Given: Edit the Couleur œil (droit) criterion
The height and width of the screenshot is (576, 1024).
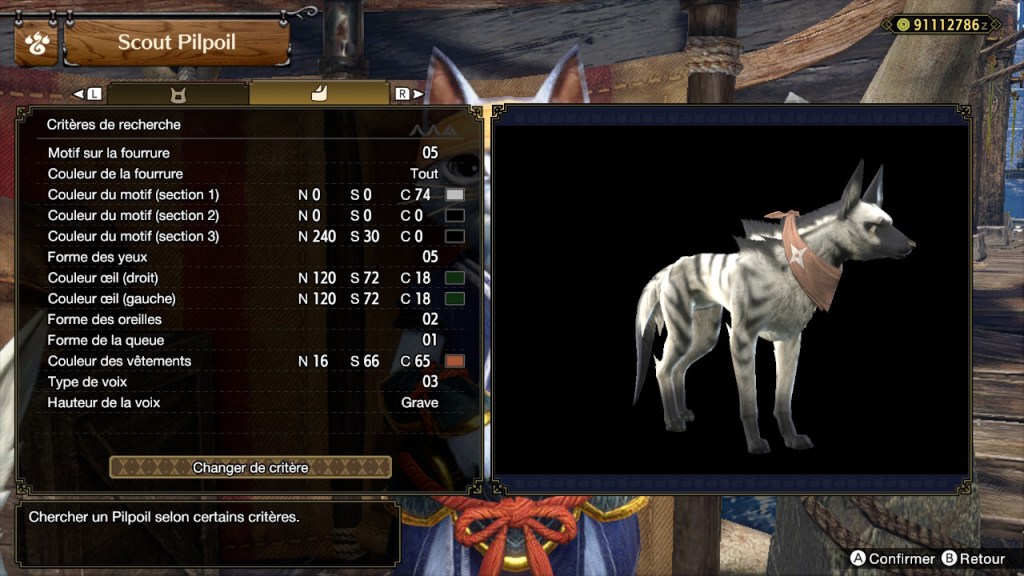Looking at the screenshot, I should click(x=243, y=278).
